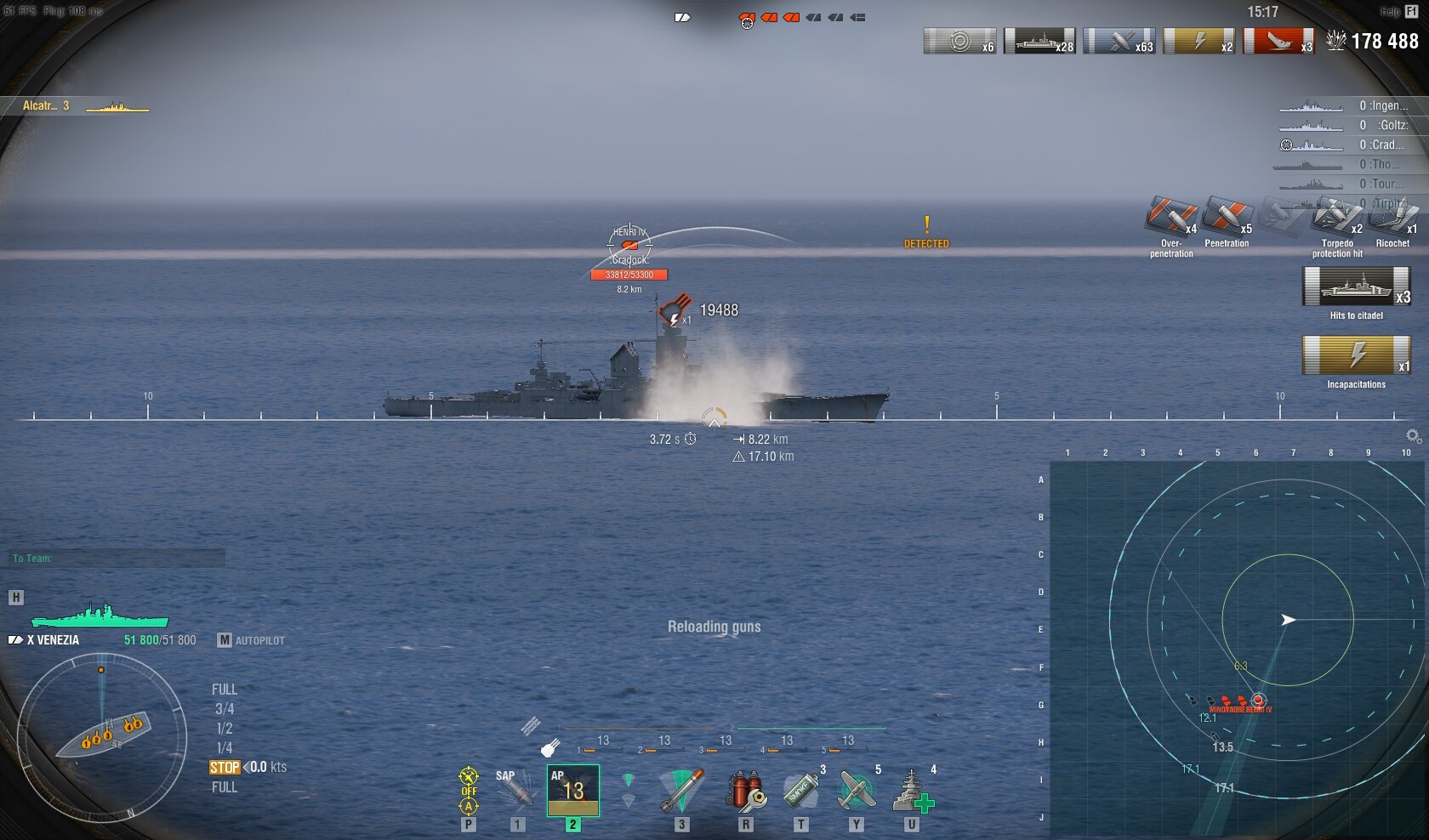This screenshot has width=1429, height=840.
Task: Launch the aircraft consumable
Action: (856, 791)
